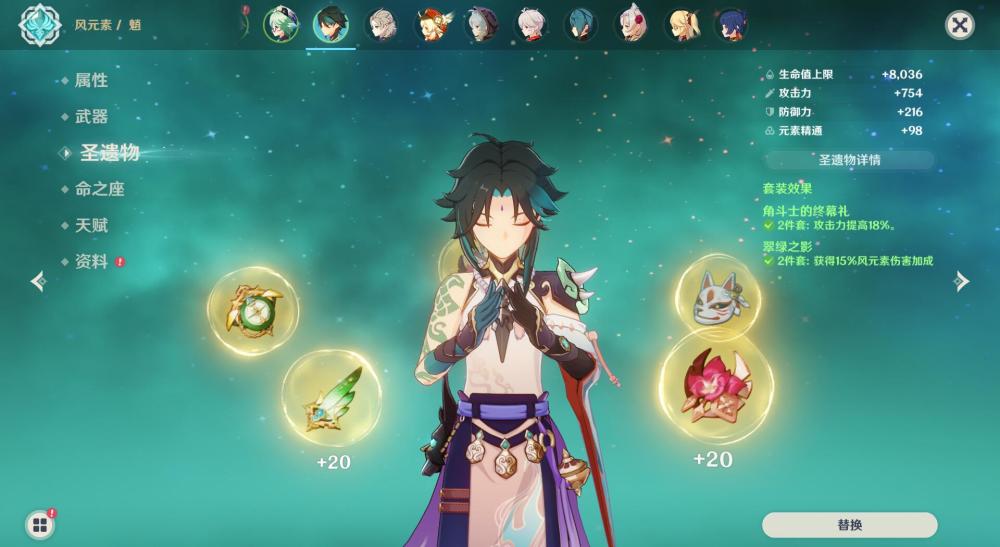Close the character screen with the X
The height and width of the screenshot is (547, 1000).
(x=959, y=25)
